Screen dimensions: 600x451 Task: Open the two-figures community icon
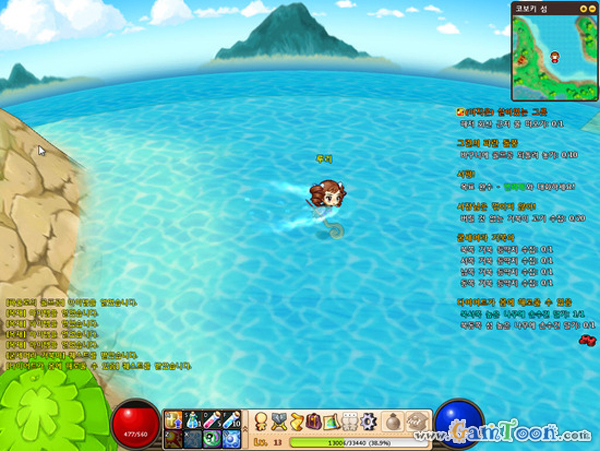pyautogui.click(x=350, y=419)
